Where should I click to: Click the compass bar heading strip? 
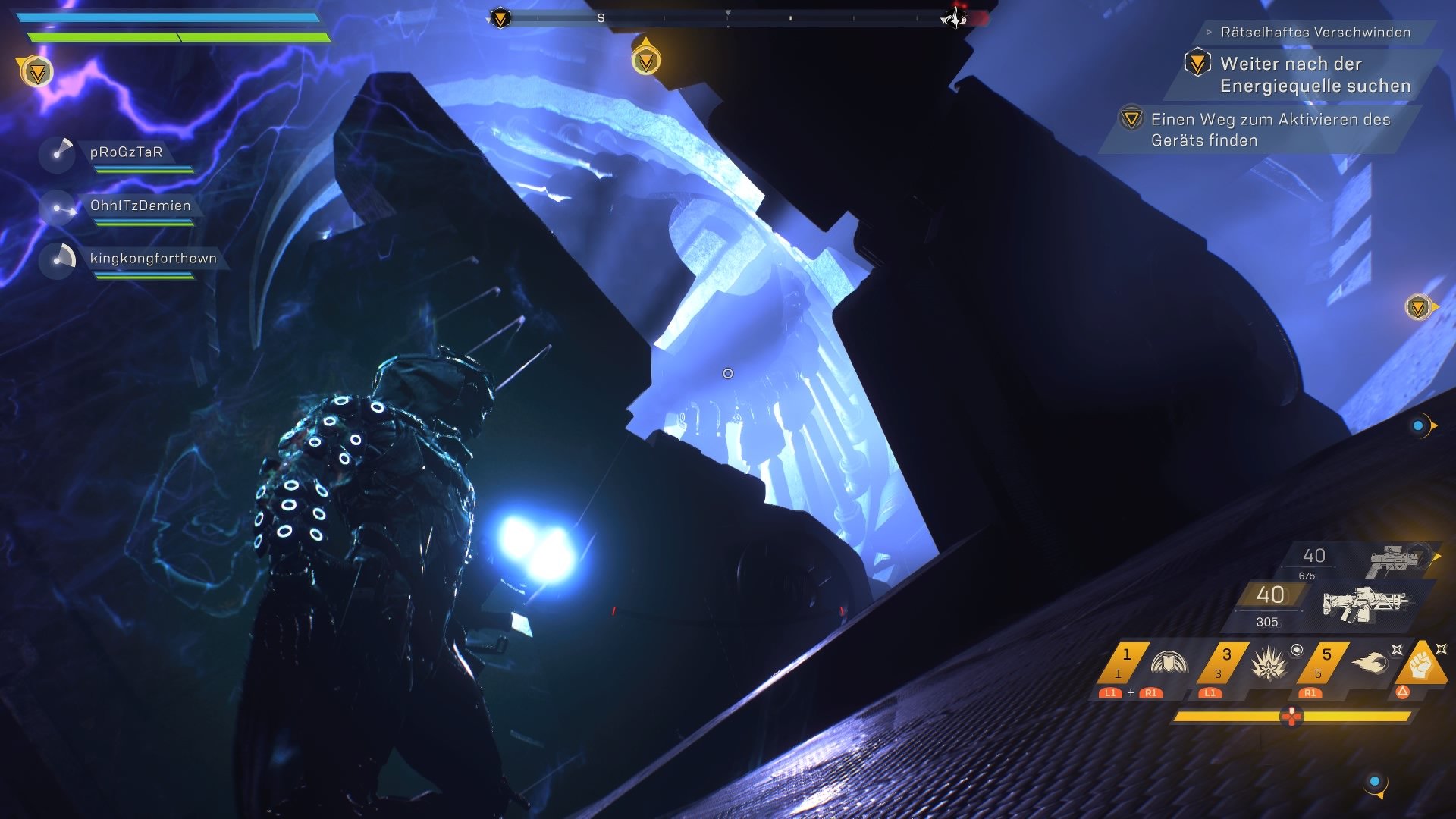[726, 17]
